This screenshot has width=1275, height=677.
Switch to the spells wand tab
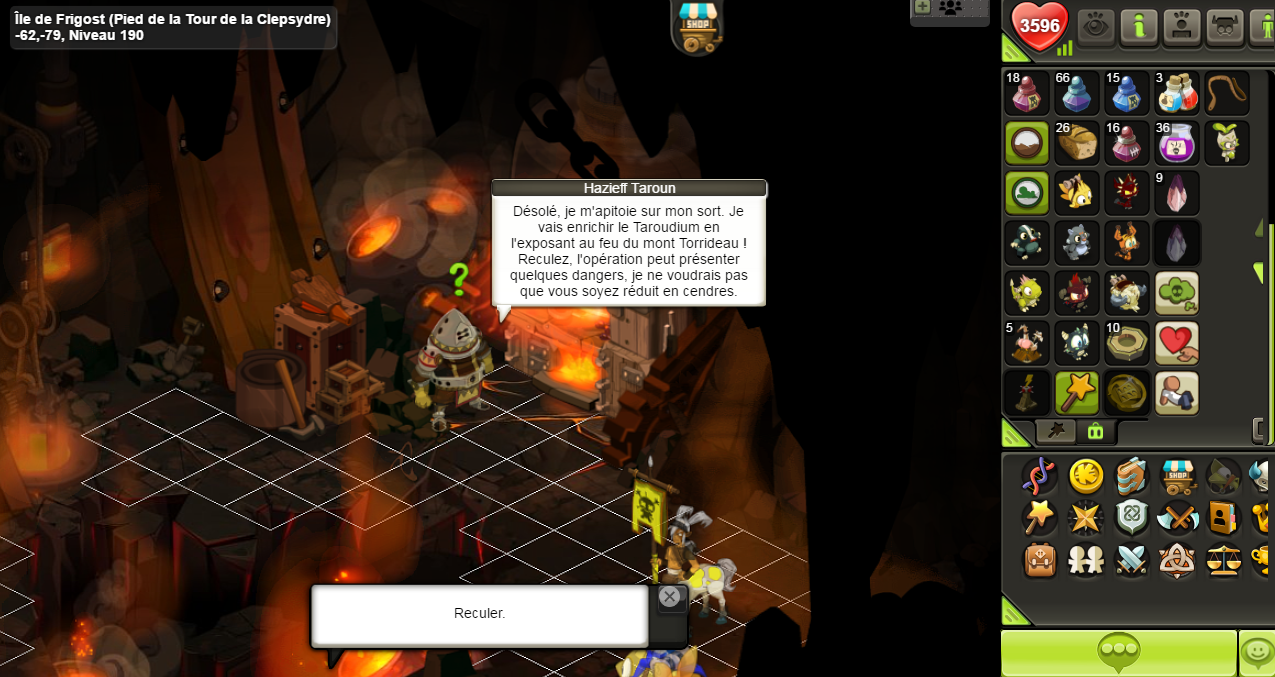1055,431
